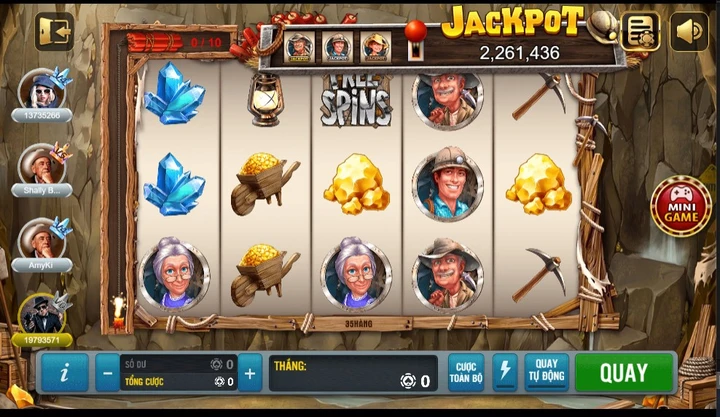The image size is (720, 417).
Task: Decrease the total bet with the minus button
Action: pos(108,373)
